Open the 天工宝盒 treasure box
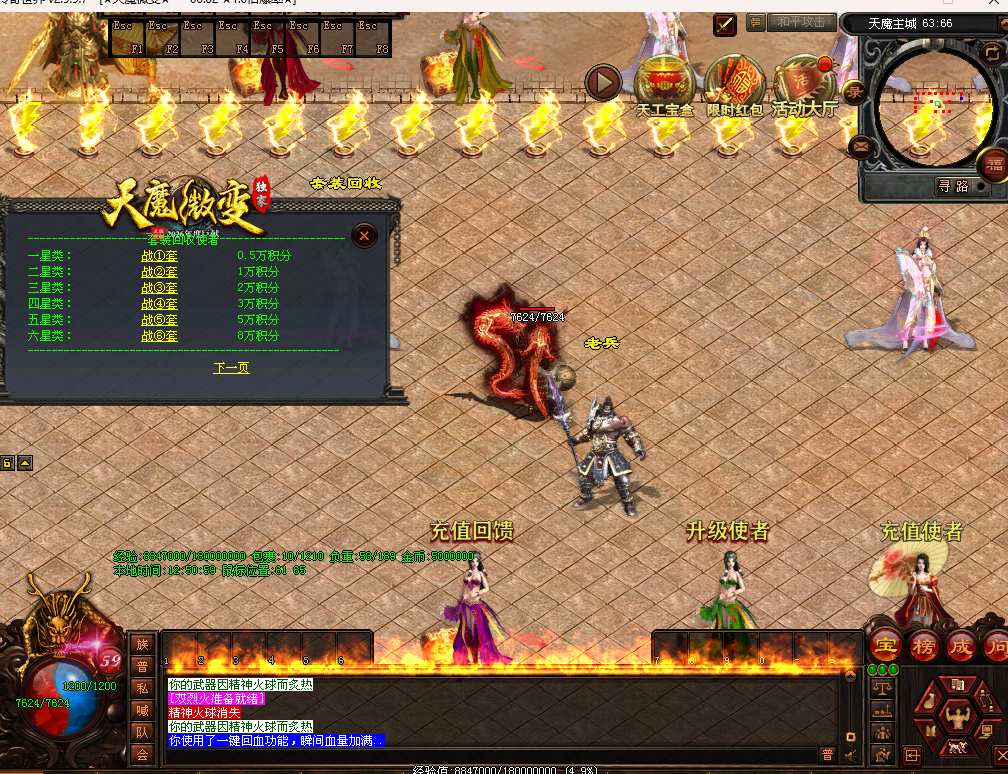 (x=664, y=84)
